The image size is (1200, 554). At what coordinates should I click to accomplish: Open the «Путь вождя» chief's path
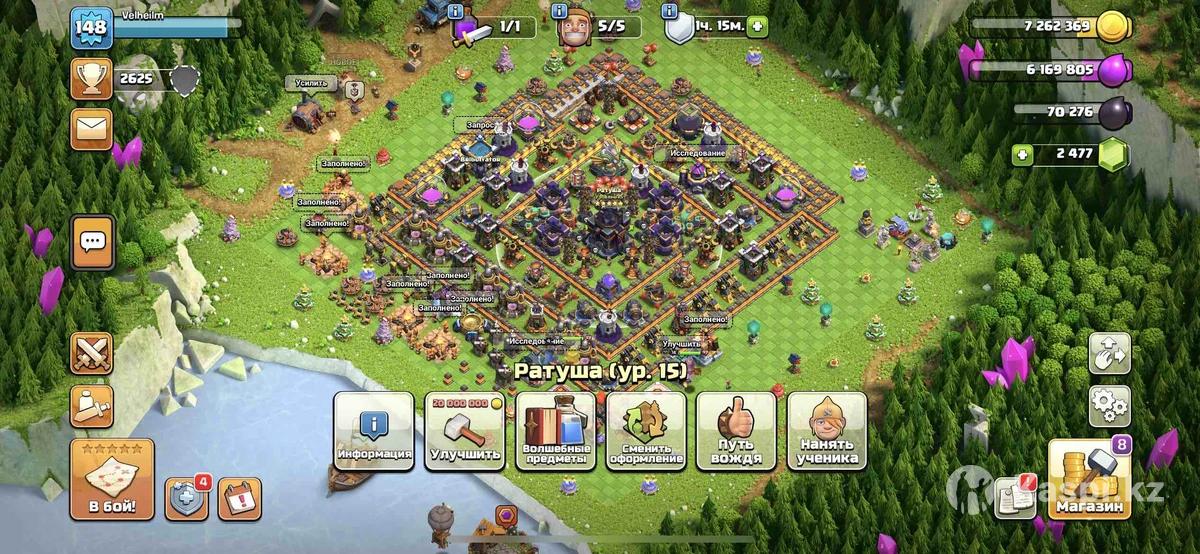coord(736,430)
